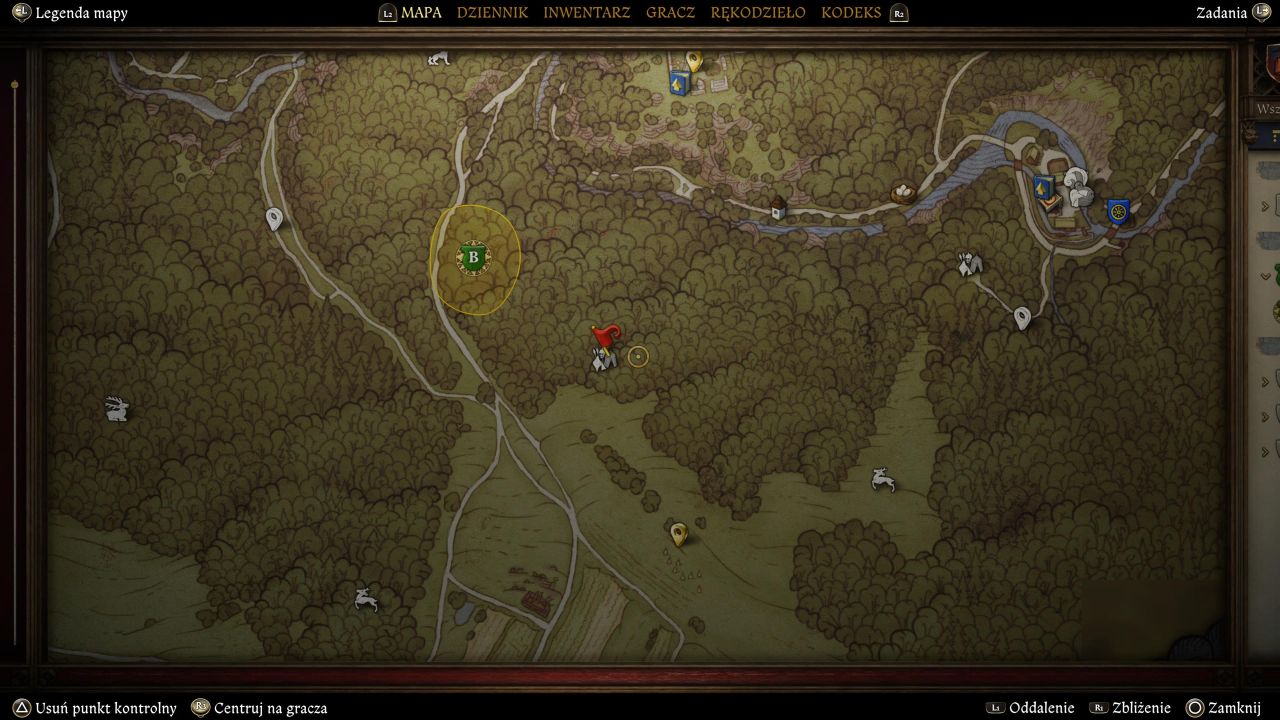This screenshot has width=1280, height=720.
Task: Switch to the DZIENNIK tab
Action: click(x=492, y=13)
